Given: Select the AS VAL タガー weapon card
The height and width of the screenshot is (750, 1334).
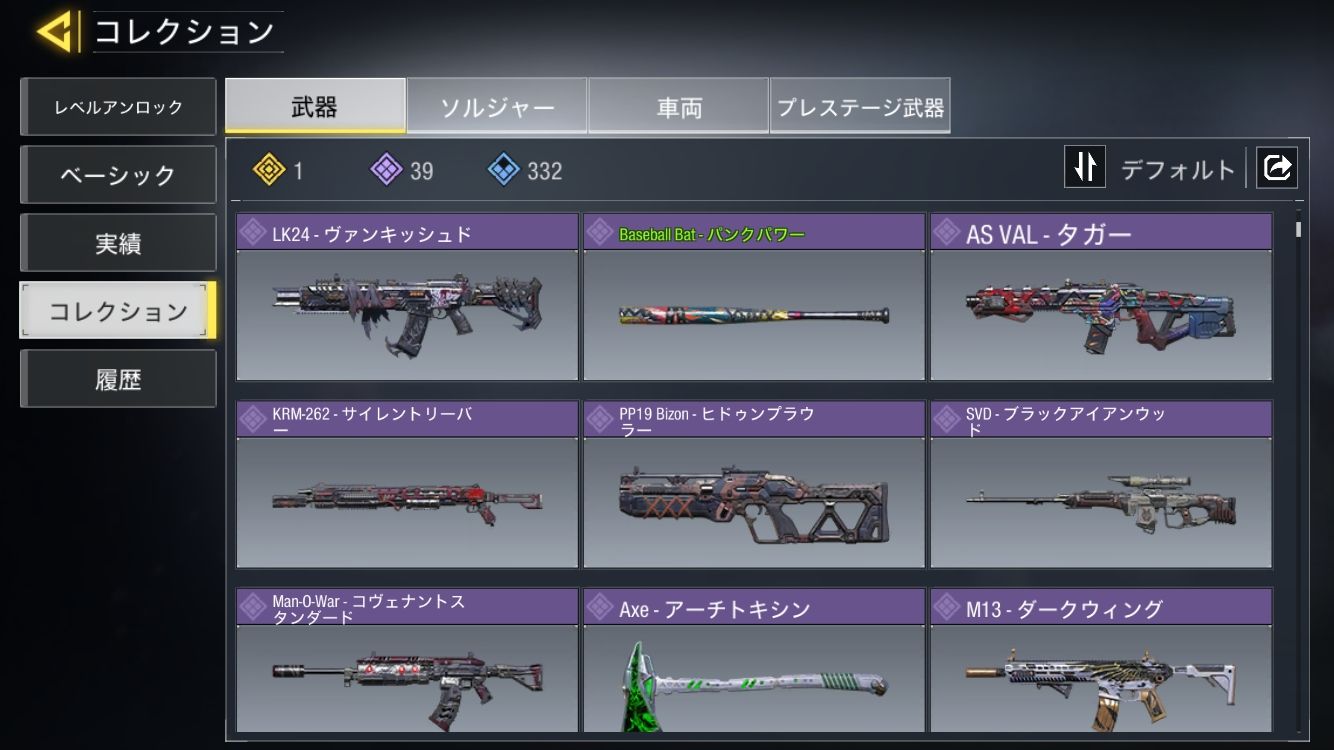Looking at the screenshot, I should tap(1101, 298).
